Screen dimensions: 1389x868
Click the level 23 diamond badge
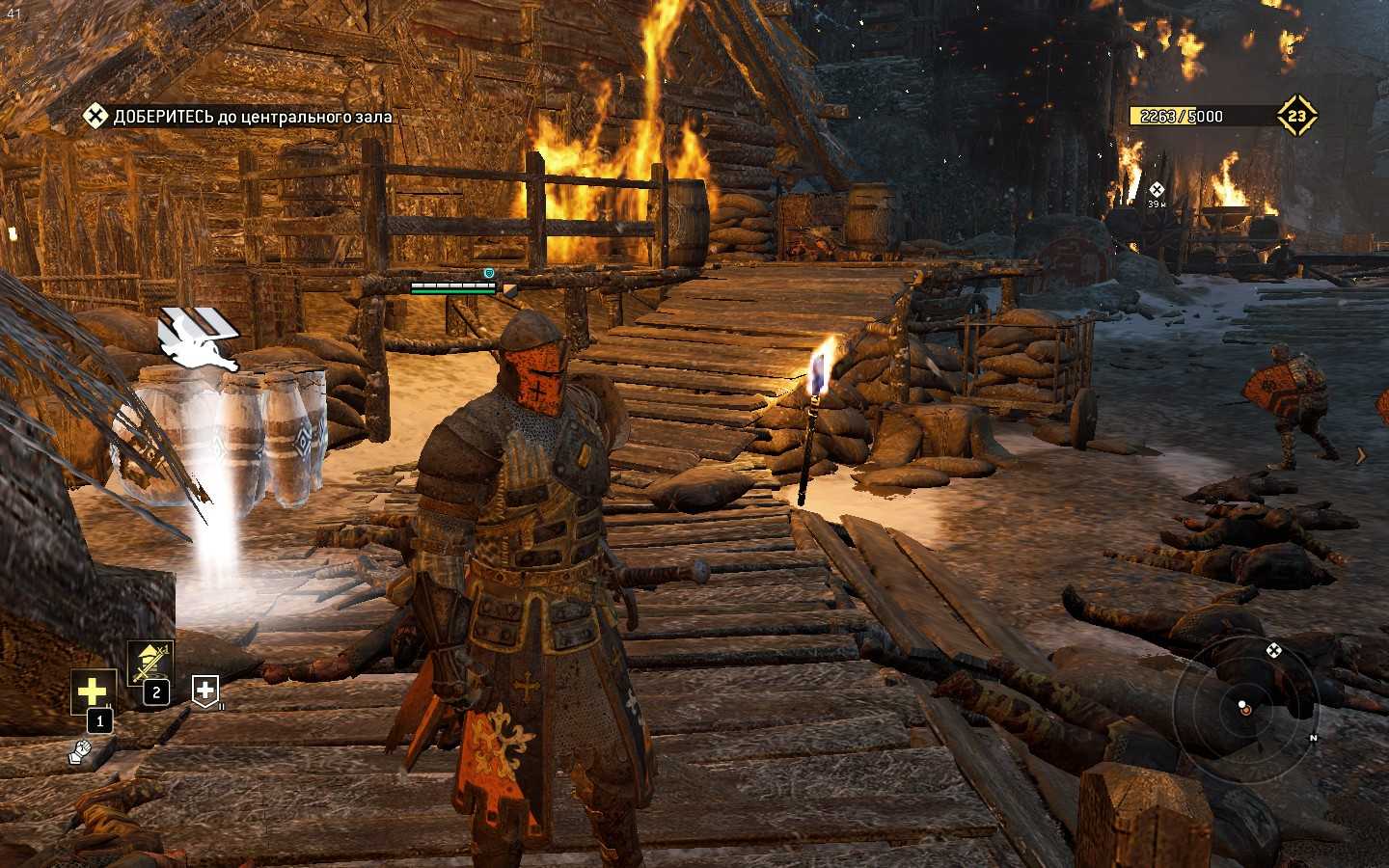1297,117
